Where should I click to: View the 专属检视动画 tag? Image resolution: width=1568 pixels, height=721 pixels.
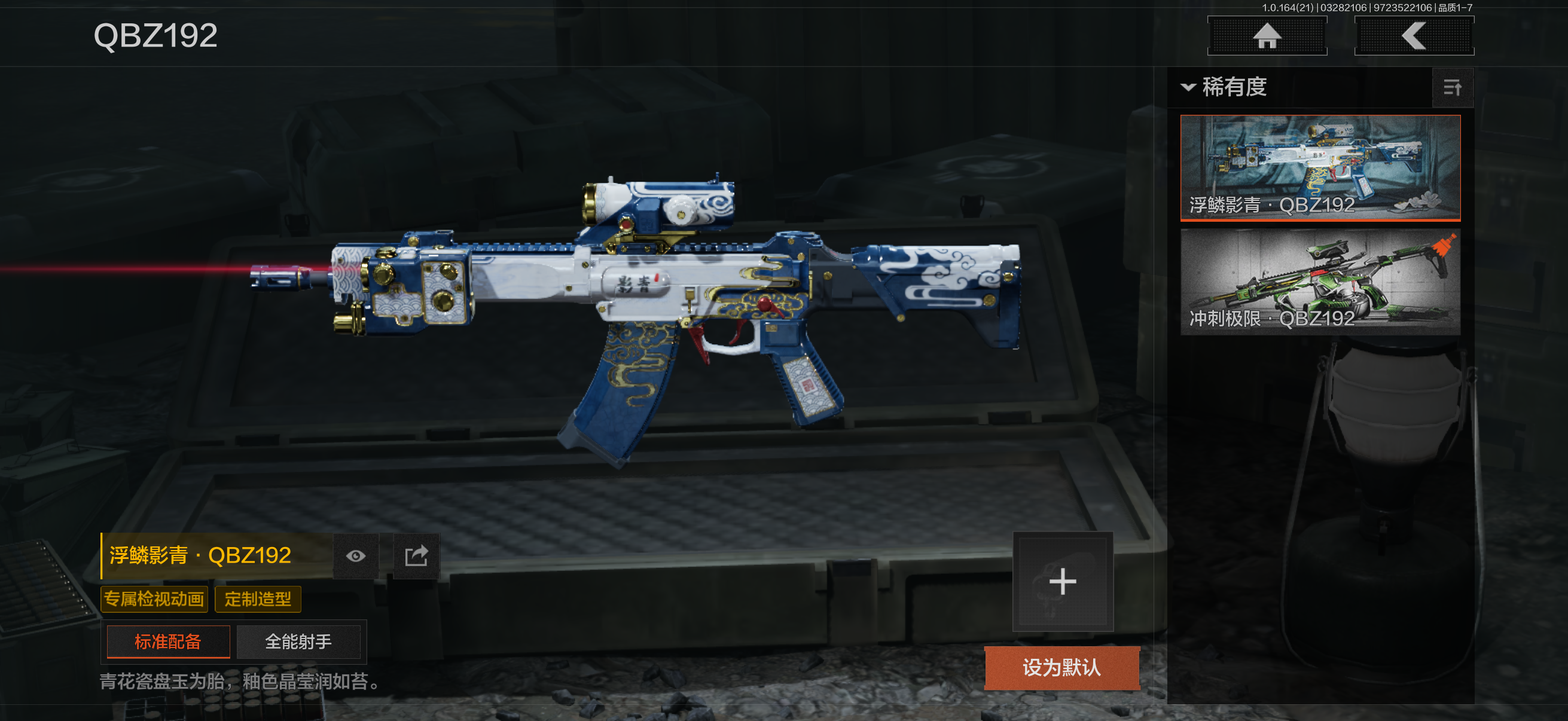click(154, 599)
